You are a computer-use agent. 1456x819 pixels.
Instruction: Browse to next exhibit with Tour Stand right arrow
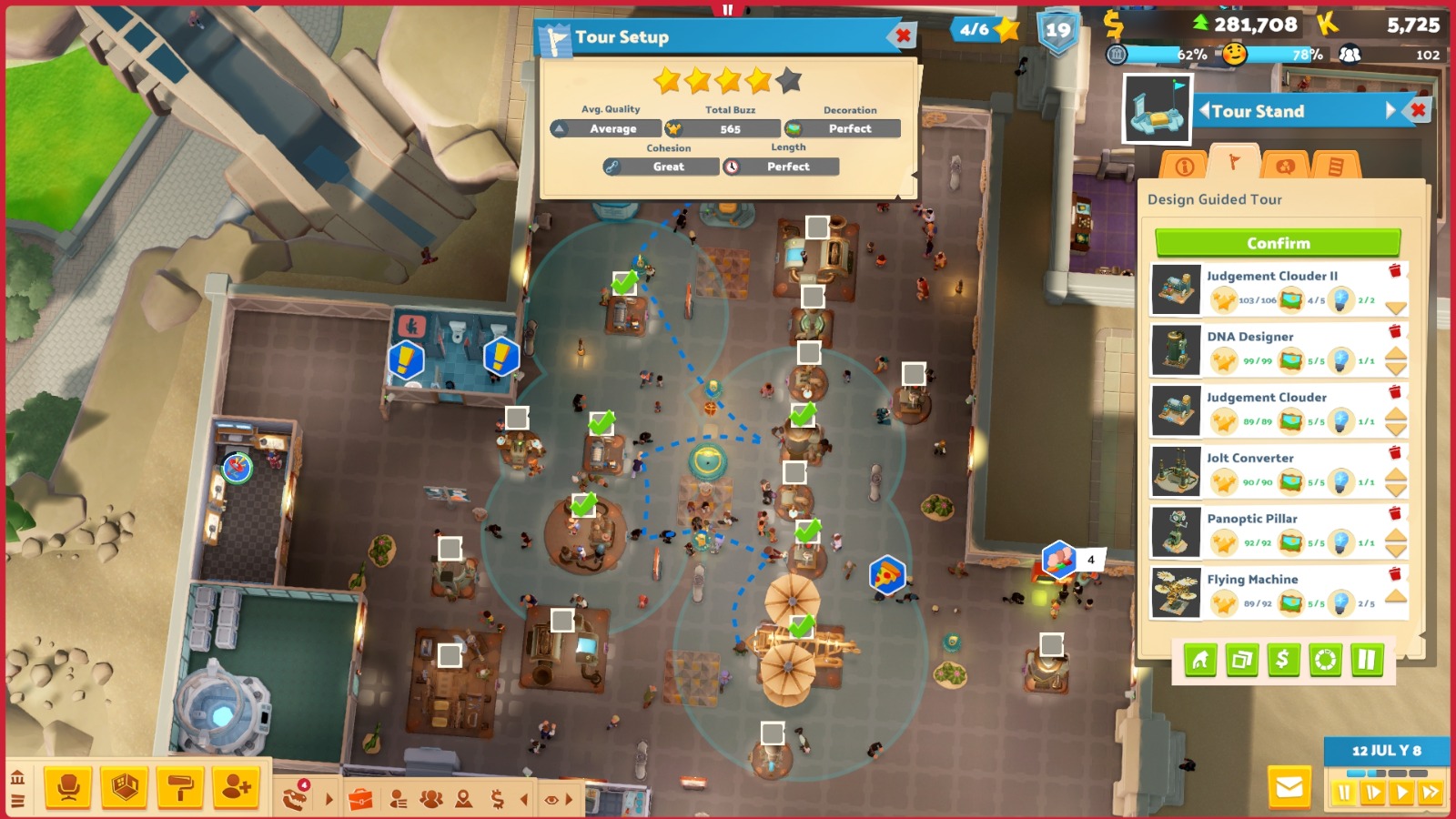click(x=1390, y=111)
